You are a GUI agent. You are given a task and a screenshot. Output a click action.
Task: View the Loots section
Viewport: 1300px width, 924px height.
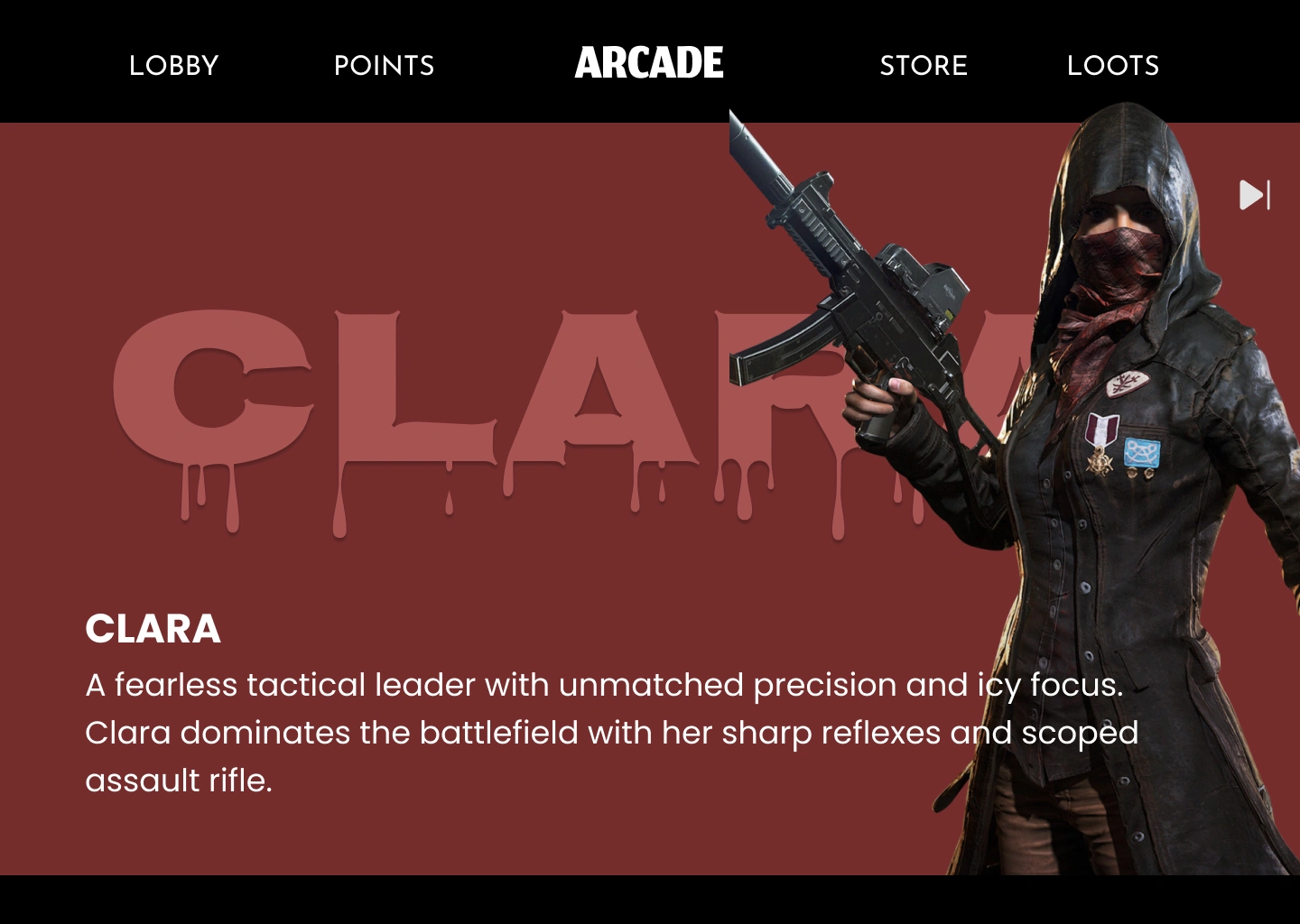(1112, 65)
